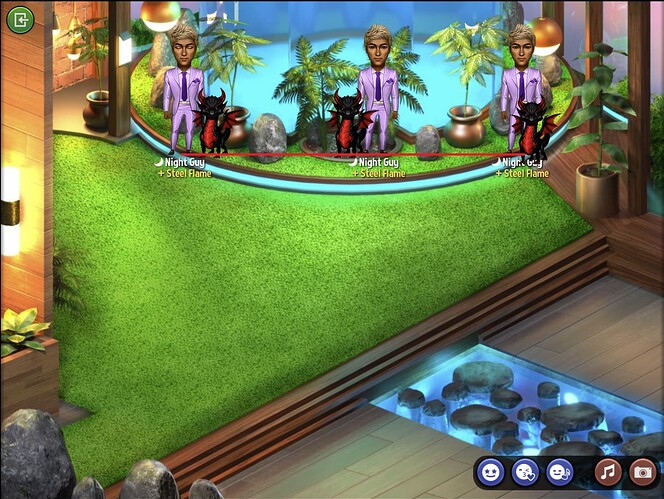Toggle the music note button
This screenshot has width=664, height=499.
tap(607, 471)
